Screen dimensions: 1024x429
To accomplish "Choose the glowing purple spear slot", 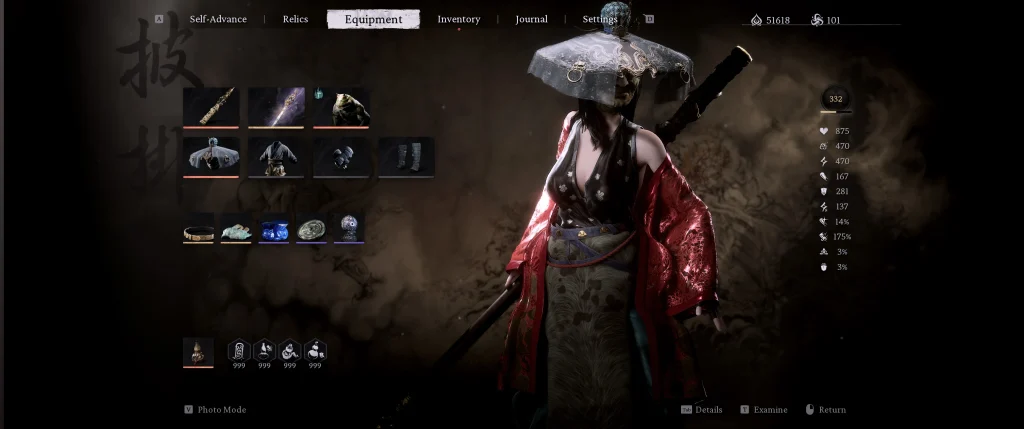I will [x=276, y=106].
